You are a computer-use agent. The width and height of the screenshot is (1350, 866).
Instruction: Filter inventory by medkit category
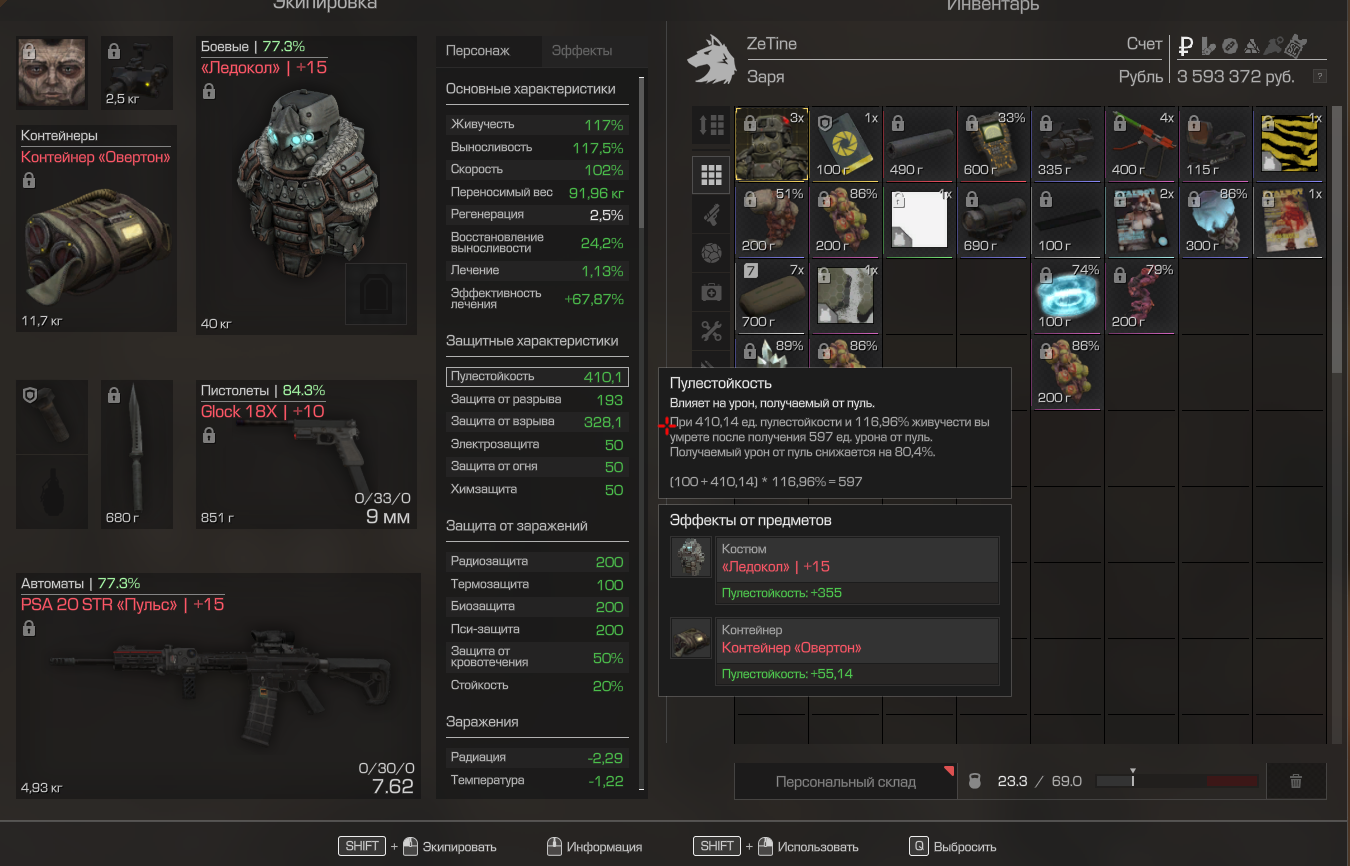tap(711, 292)
